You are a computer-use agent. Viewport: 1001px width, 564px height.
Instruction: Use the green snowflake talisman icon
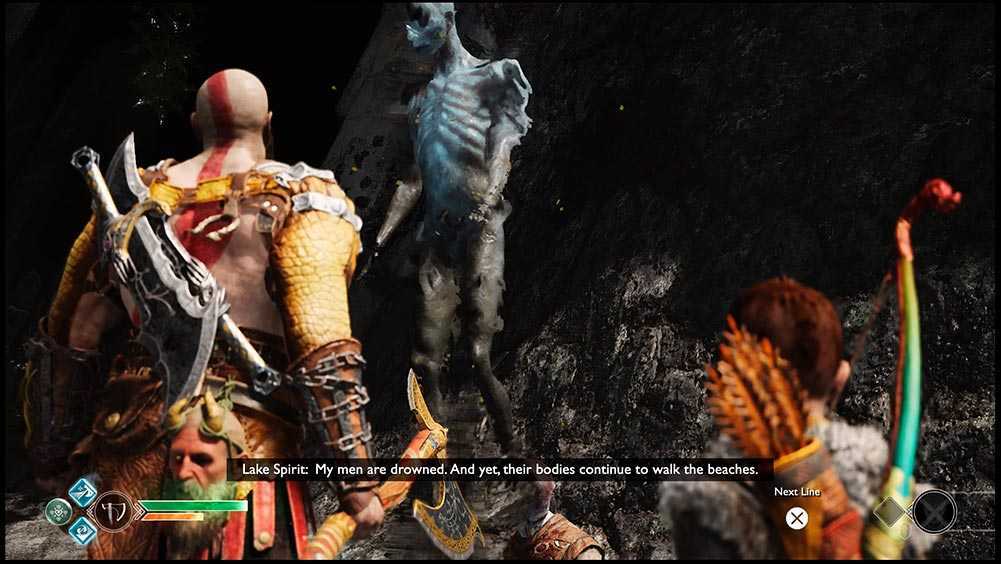(59, 511)
